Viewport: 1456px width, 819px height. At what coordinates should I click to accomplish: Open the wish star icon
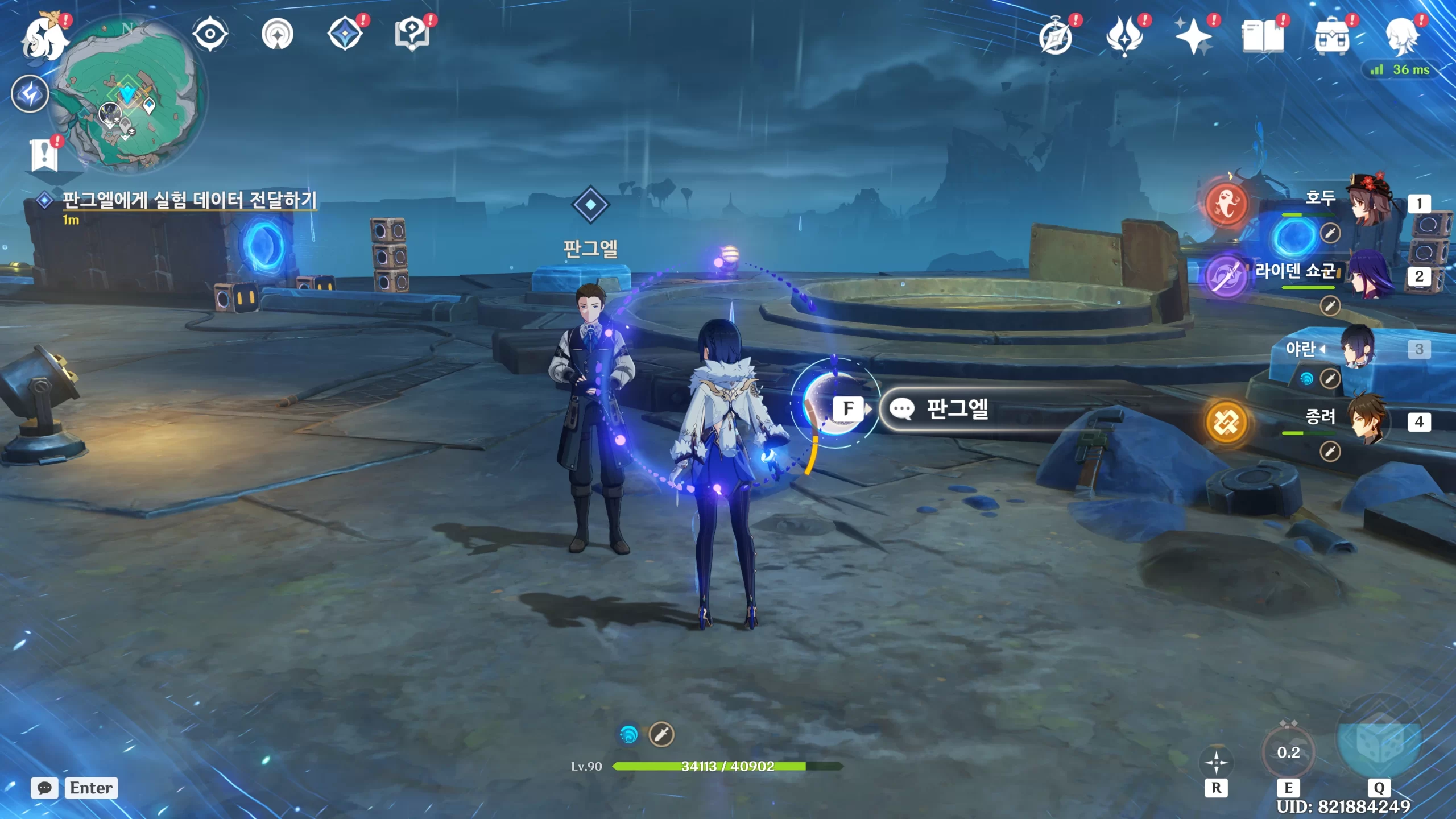pyautogui.click(x=1194, y=36)
